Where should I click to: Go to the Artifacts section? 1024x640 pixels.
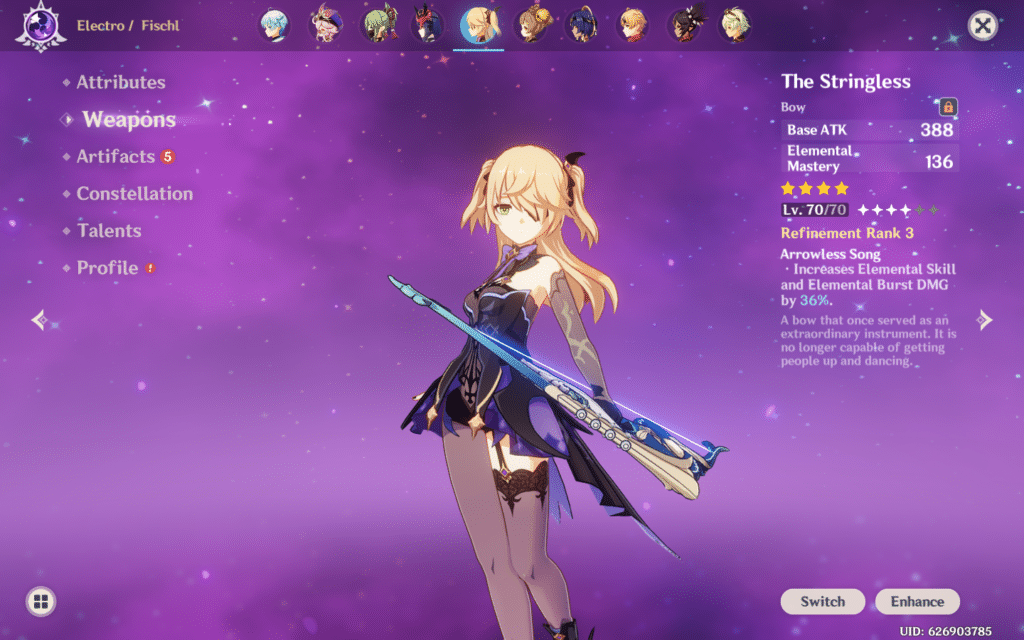coord(116,157)
